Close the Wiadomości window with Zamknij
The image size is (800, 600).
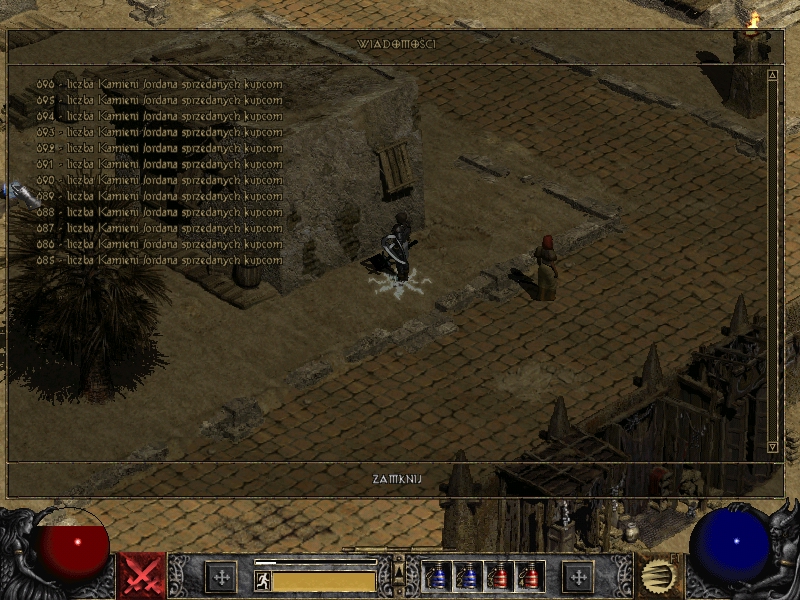click(x=397, y=479)
